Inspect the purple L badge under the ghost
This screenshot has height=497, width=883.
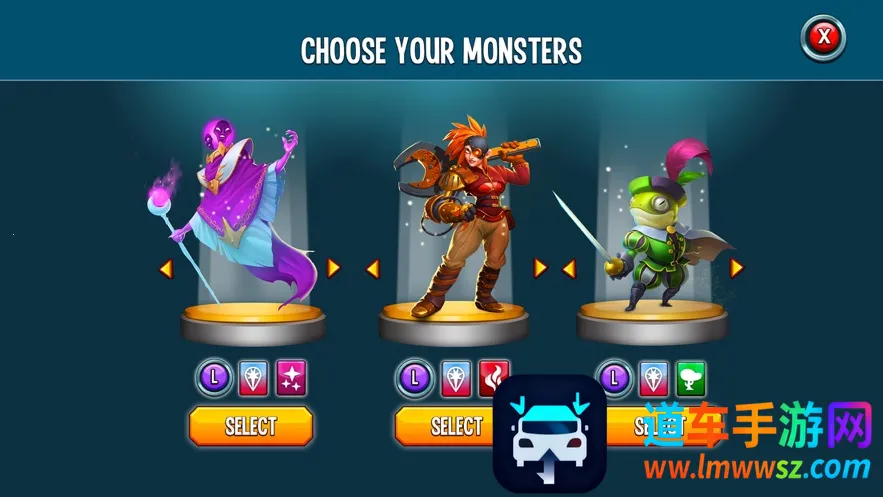(214, 377)
